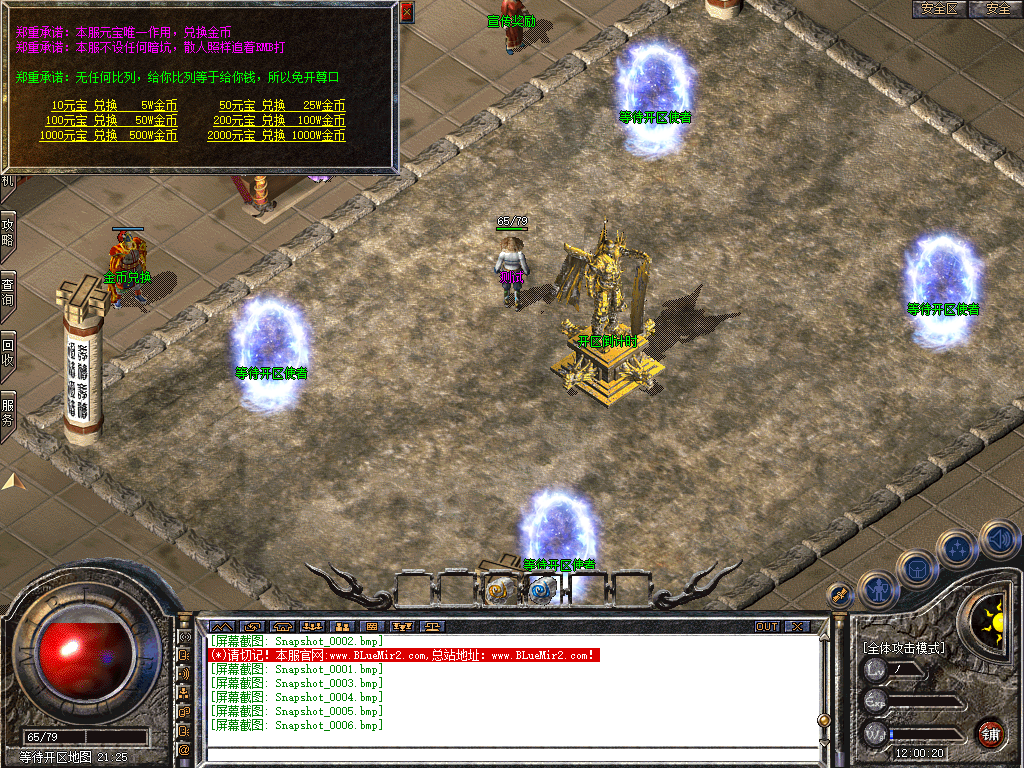Viewport: 1024px width, 768px height.
Task: Open the 查询 side tab
Action: 7,290
